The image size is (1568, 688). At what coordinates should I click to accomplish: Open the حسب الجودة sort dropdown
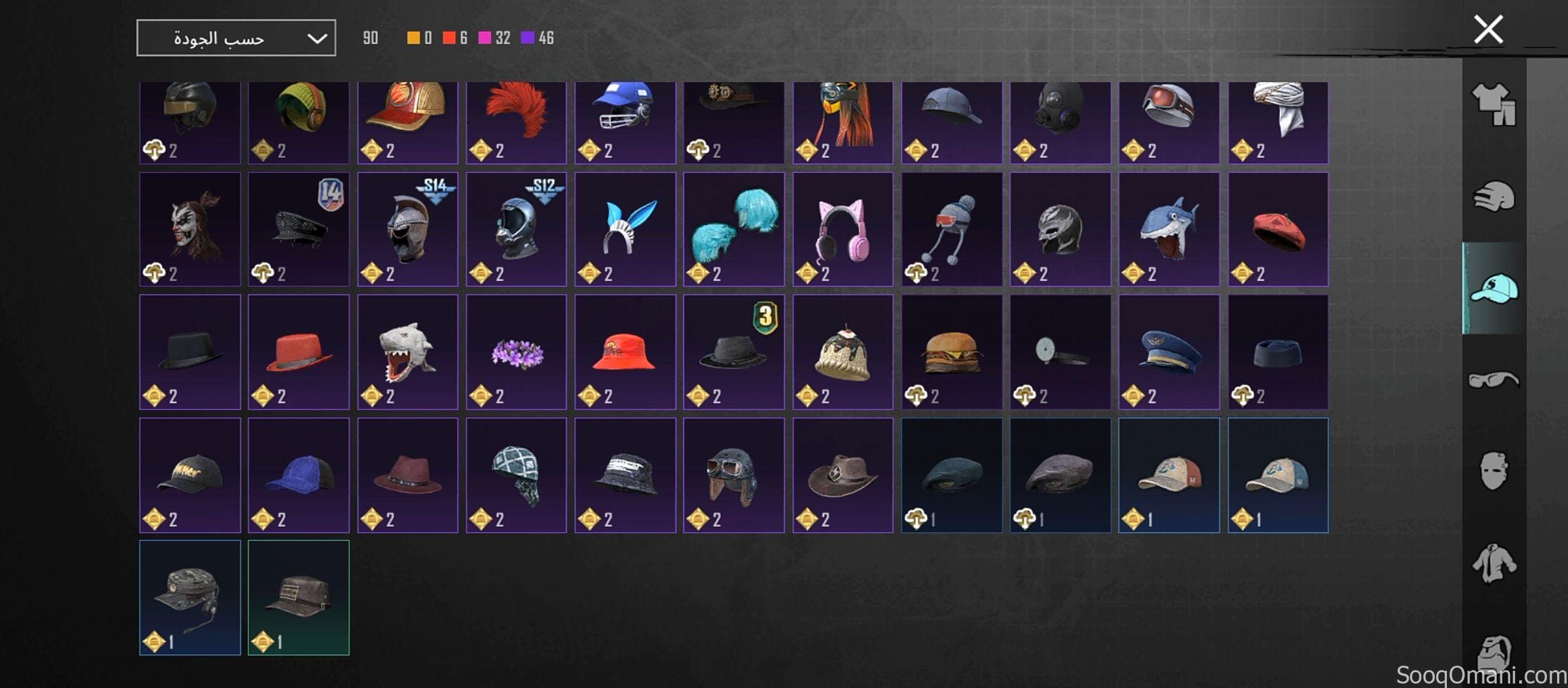236,38
